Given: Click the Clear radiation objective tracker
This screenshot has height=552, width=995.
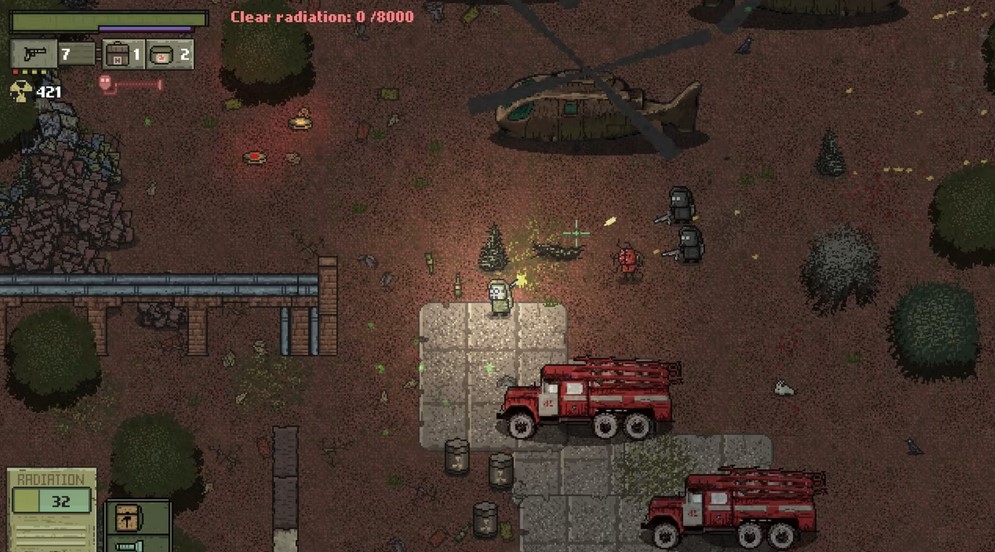Looking at the screenshot, I should 322,17.
